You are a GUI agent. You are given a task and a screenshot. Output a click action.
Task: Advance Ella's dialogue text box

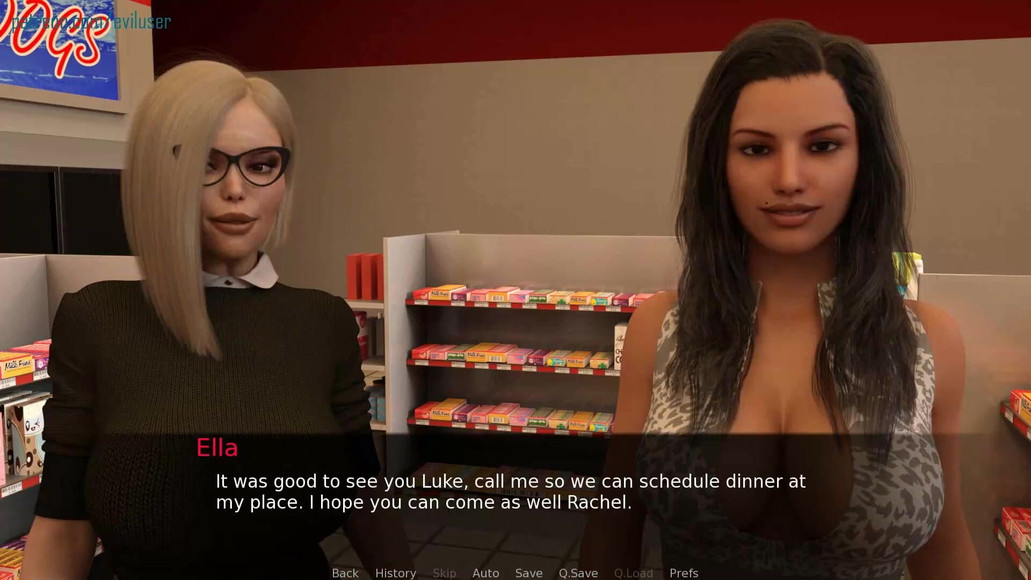tap(510, 491)
